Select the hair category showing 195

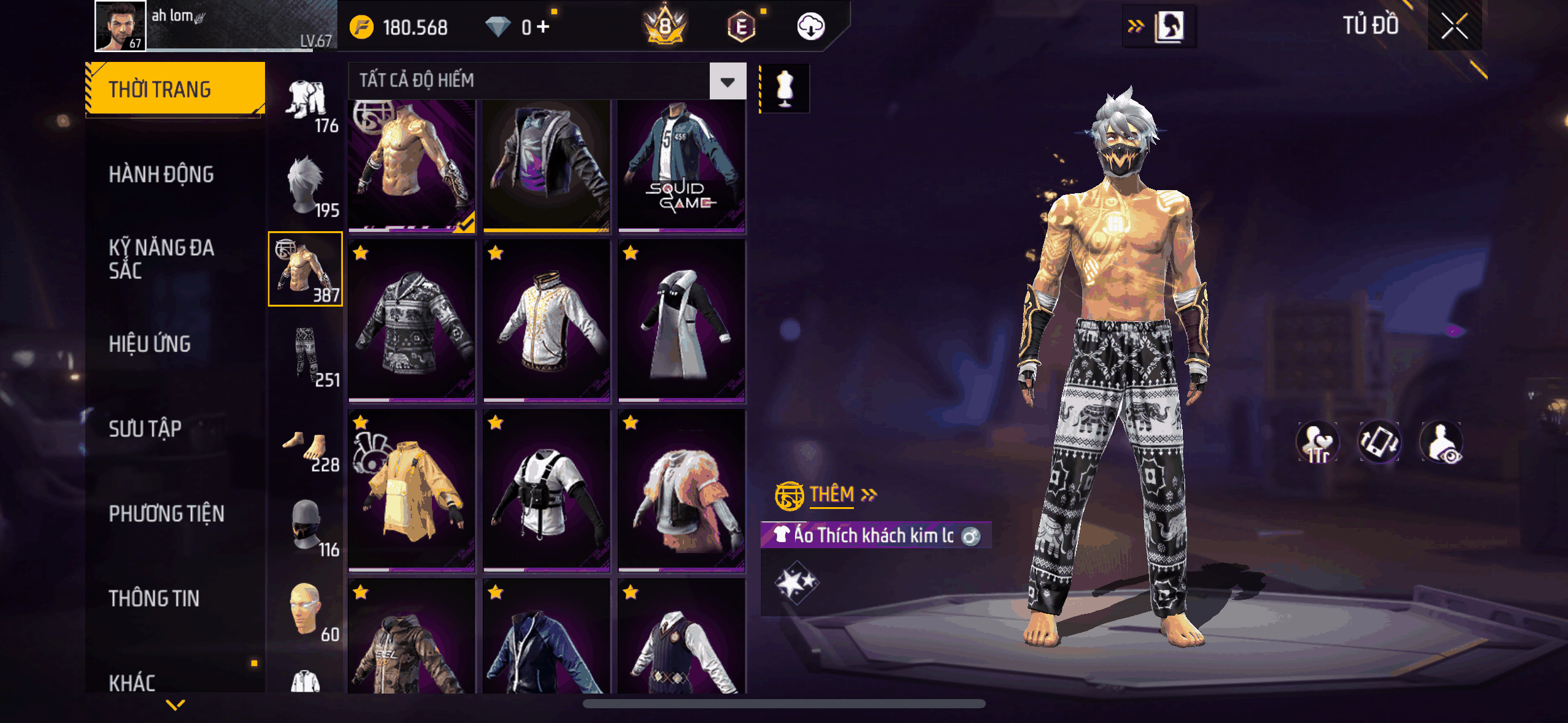[x=306, y=186]
